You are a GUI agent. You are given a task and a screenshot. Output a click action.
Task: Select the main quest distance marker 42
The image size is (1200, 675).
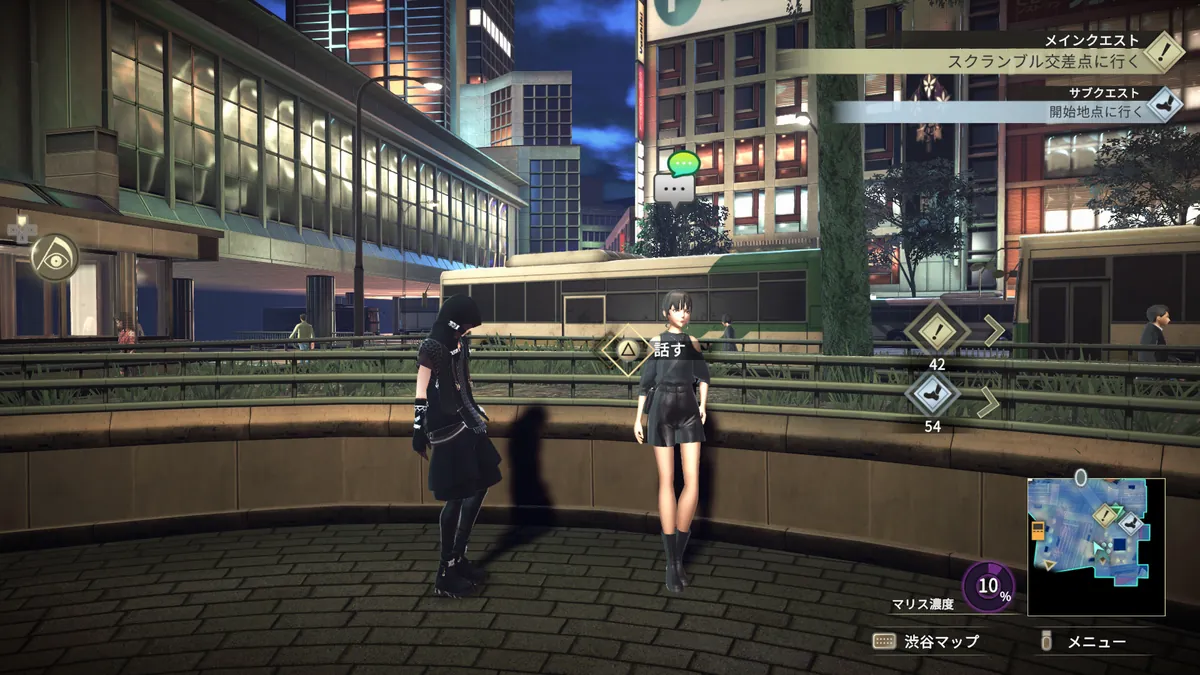(937, 329)
